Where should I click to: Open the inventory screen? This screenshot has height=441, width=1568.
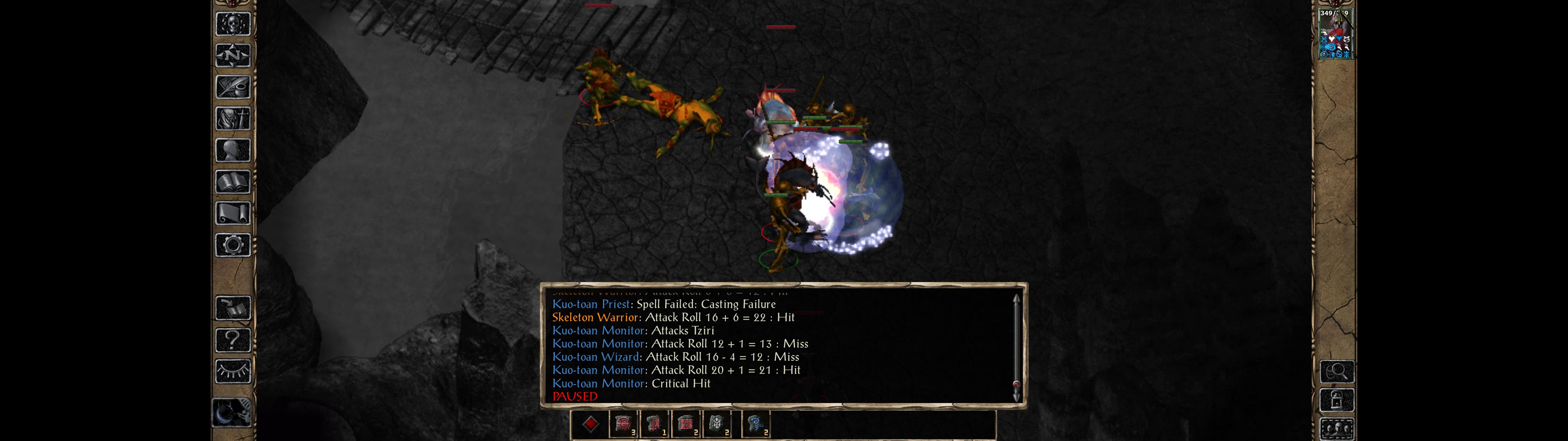232,118
